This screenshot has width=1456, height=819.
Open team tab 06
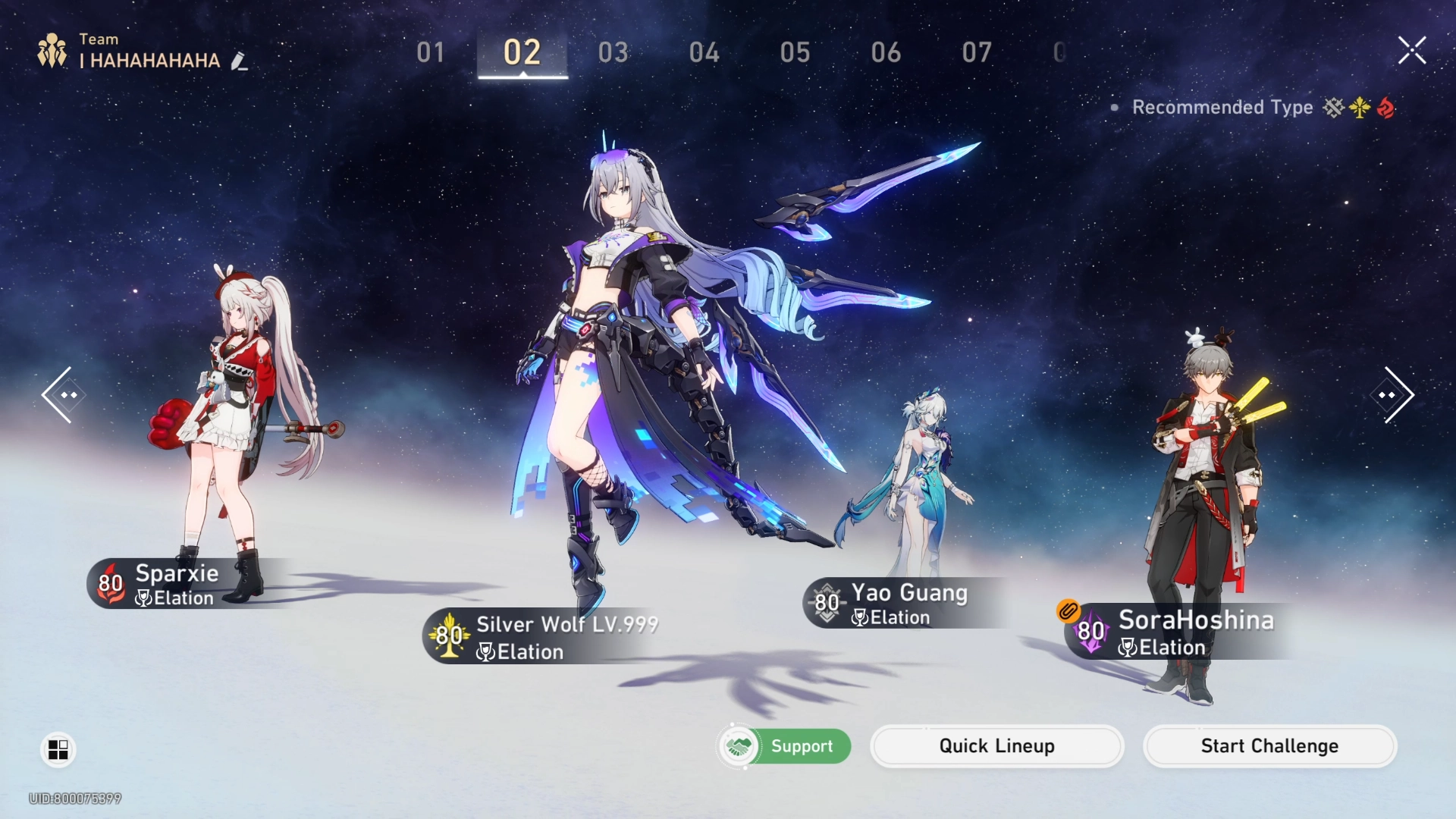tap(886, 52)
